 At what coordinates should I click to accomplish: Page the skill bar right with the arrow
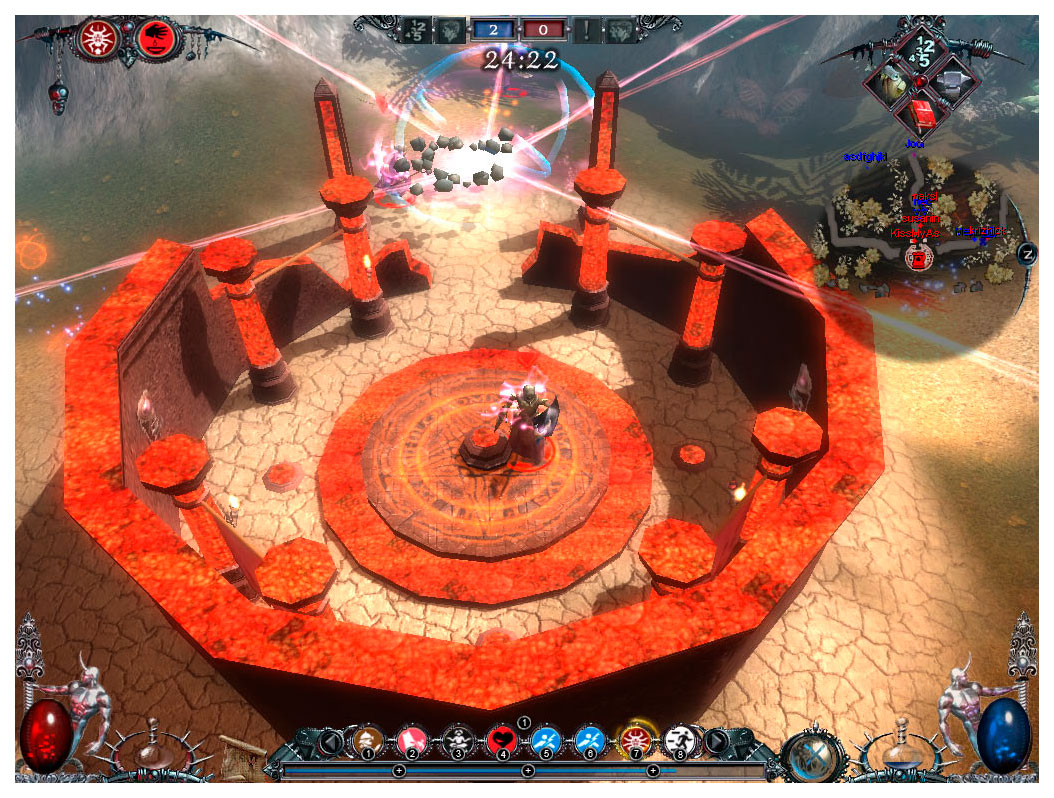tap(717, 742)
